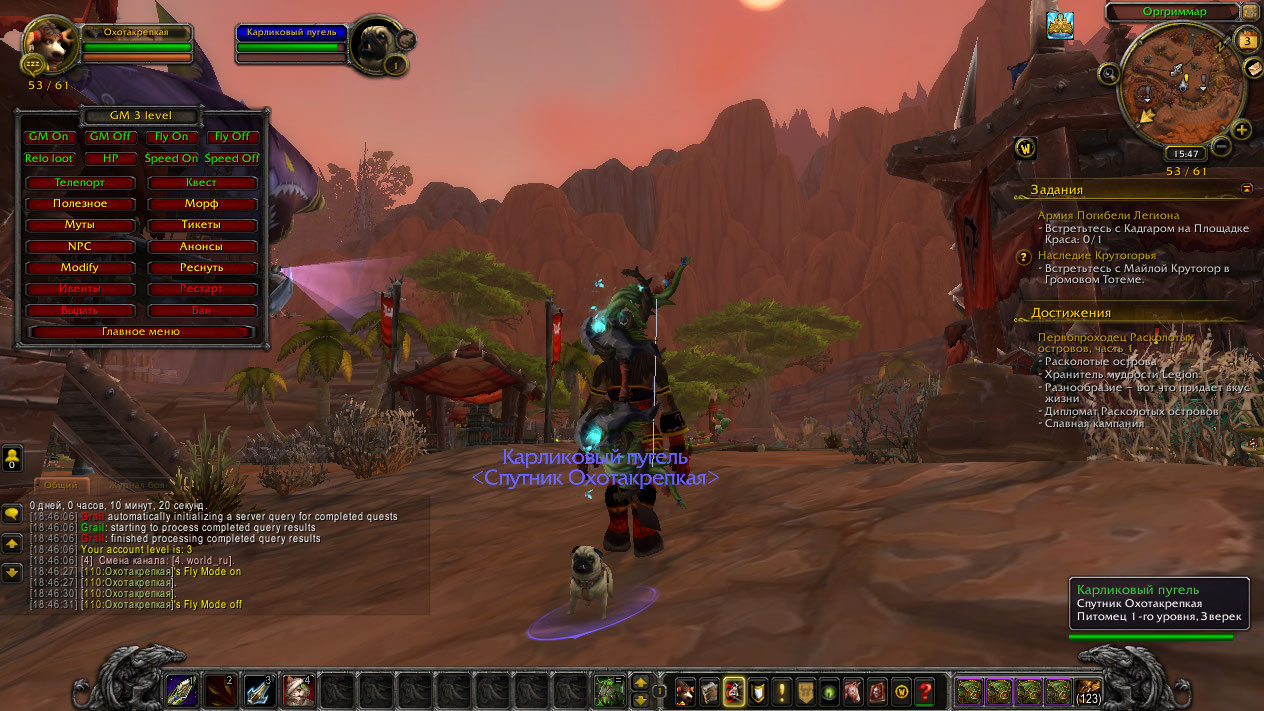Zoom in the minimap with plus button
The image size is (1264, 711).
click(1242, 130)
